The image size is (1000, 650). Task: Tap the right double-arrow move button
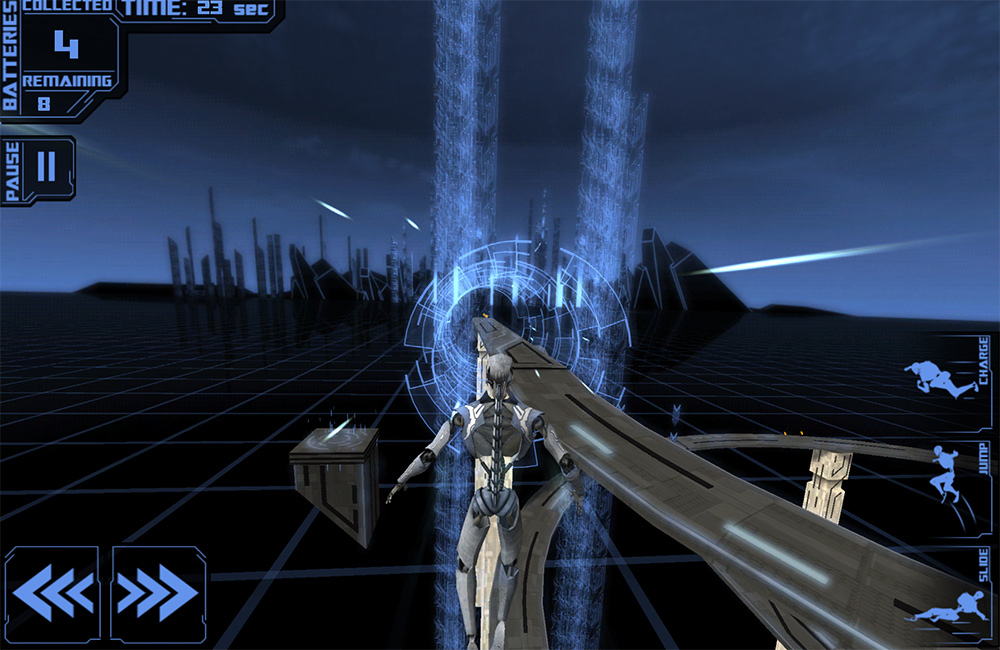tap(158, 593)
